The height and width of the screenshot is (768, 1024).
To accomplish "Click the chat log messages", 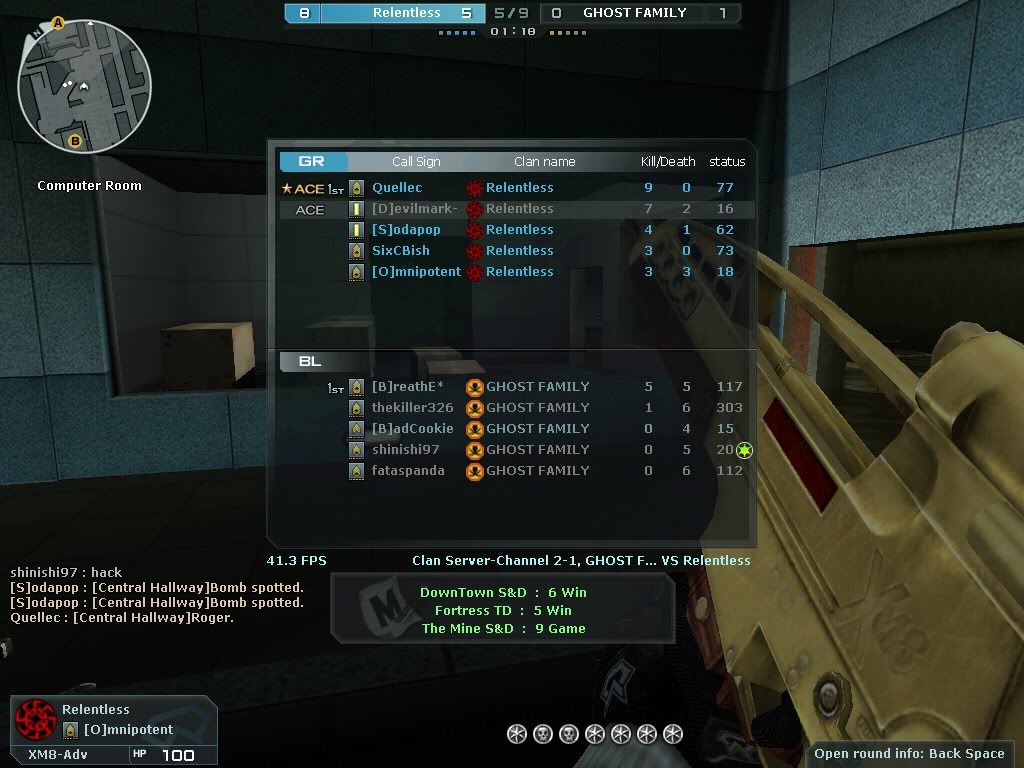I will [x=156, y=595].
